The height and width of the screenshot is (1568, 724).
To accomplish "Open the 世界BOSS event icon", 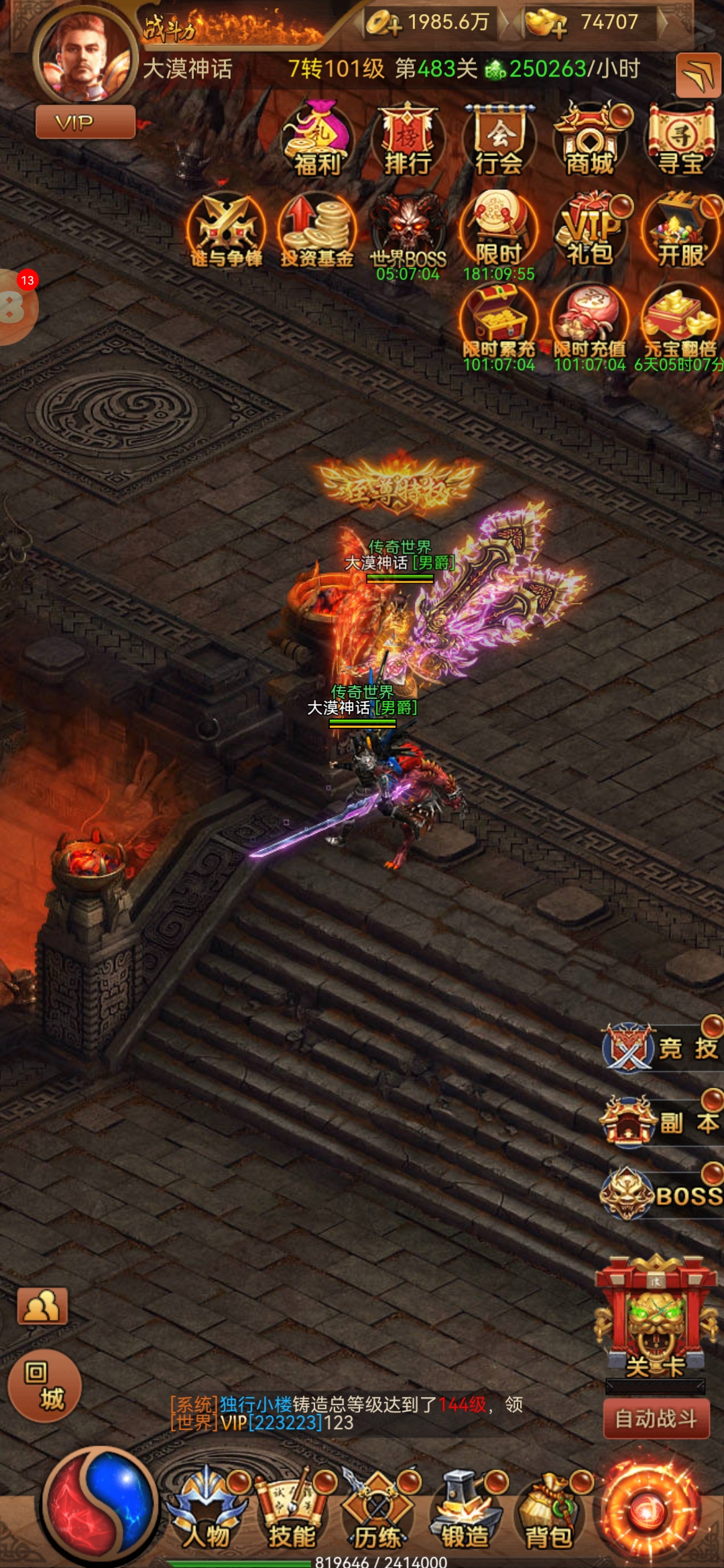I will 408,231.
